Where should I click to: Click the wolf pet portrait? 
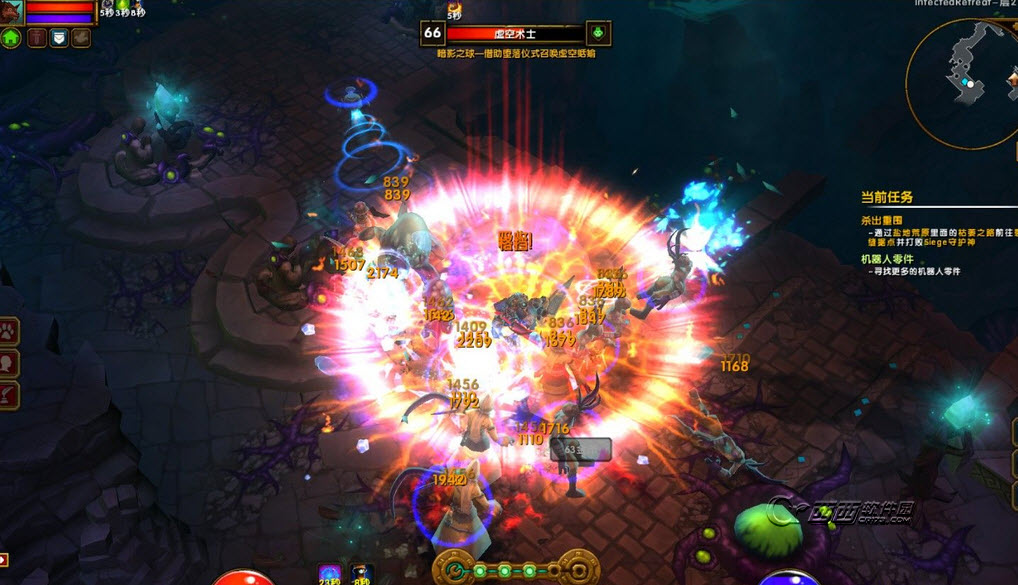[x=12, y=10]
